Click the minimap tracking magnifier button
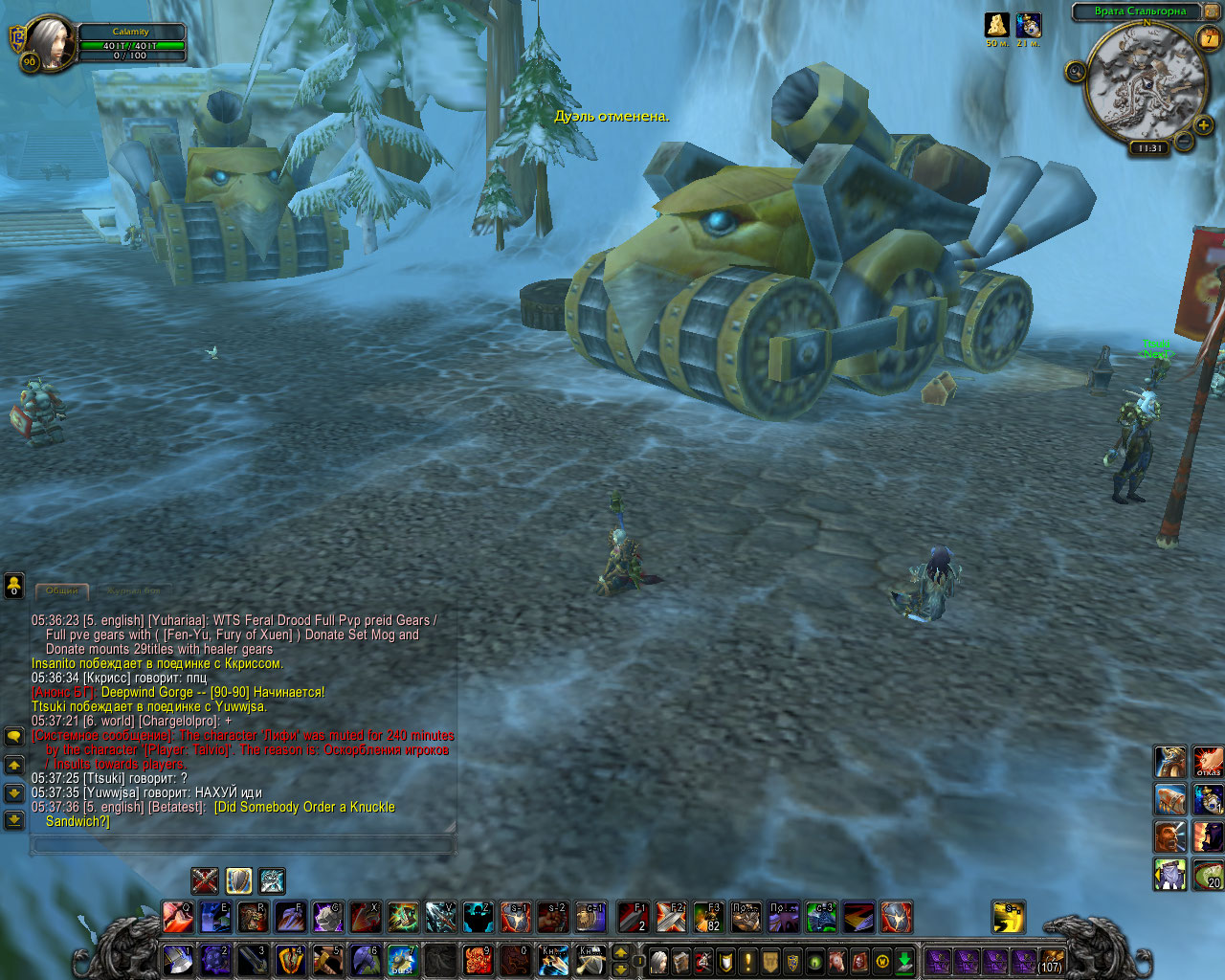1225x980 pixels. [1075, 72]
